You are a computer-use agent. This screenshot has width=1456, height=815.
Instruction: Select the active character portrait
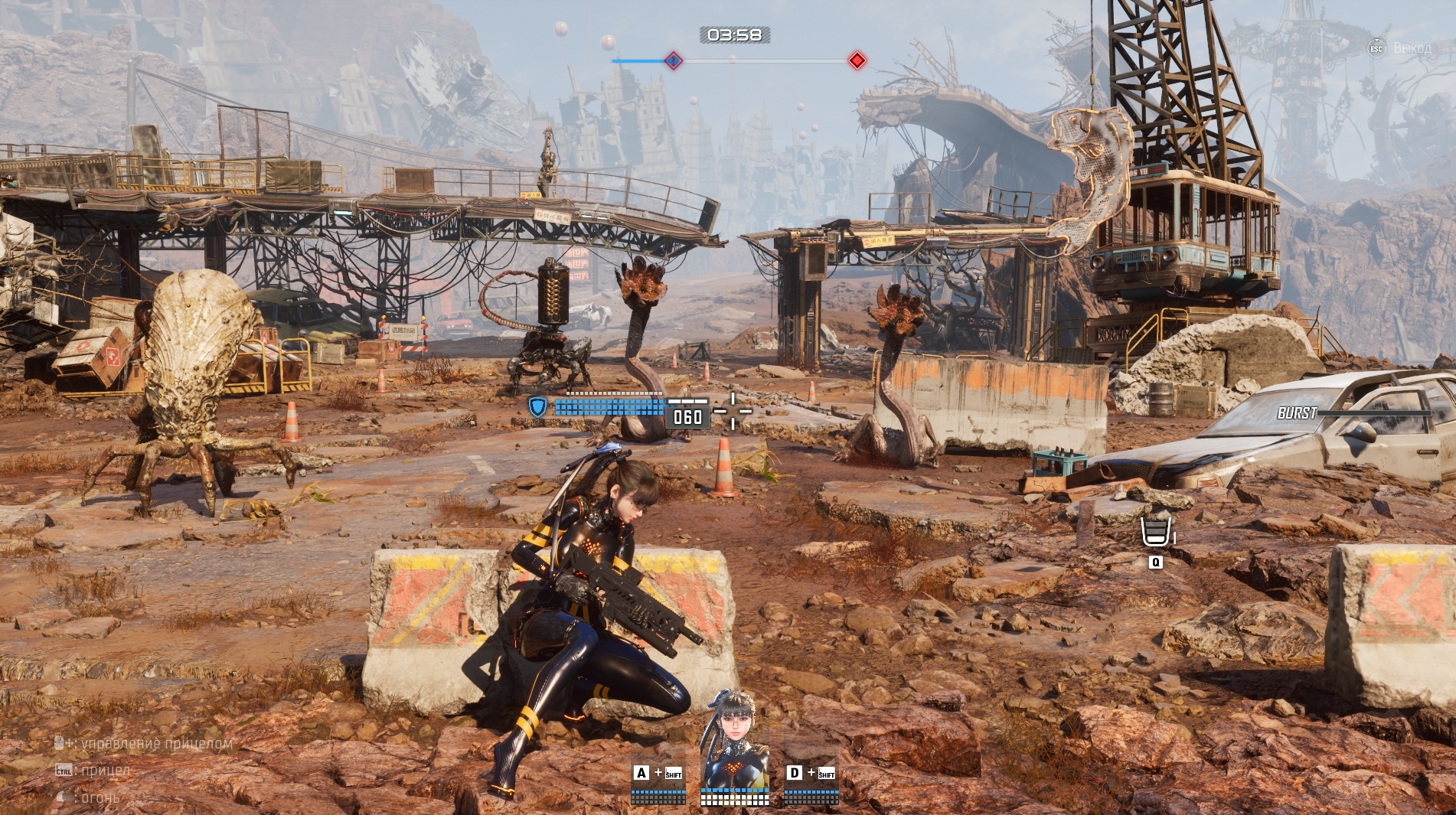tap(735, 739)
